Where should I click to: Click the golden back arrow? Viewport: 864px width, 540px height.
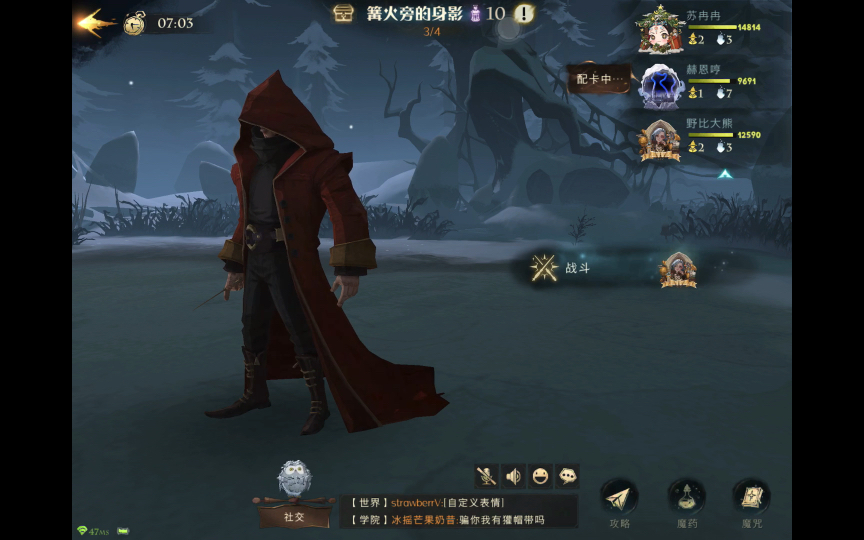(x=92, y=22)
